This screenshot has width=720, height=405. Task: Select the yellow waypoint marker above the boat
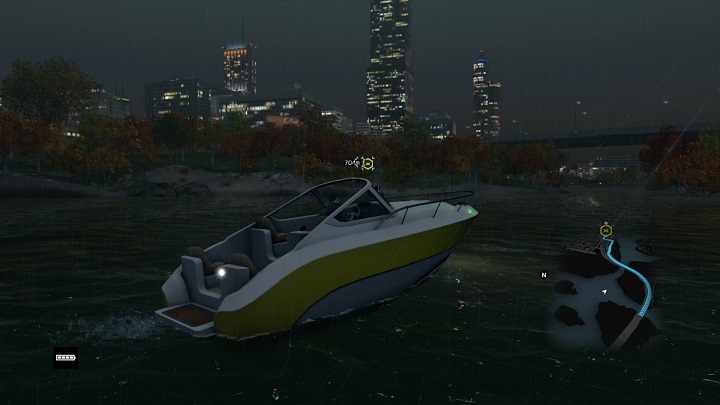click(x=367, y=163)
